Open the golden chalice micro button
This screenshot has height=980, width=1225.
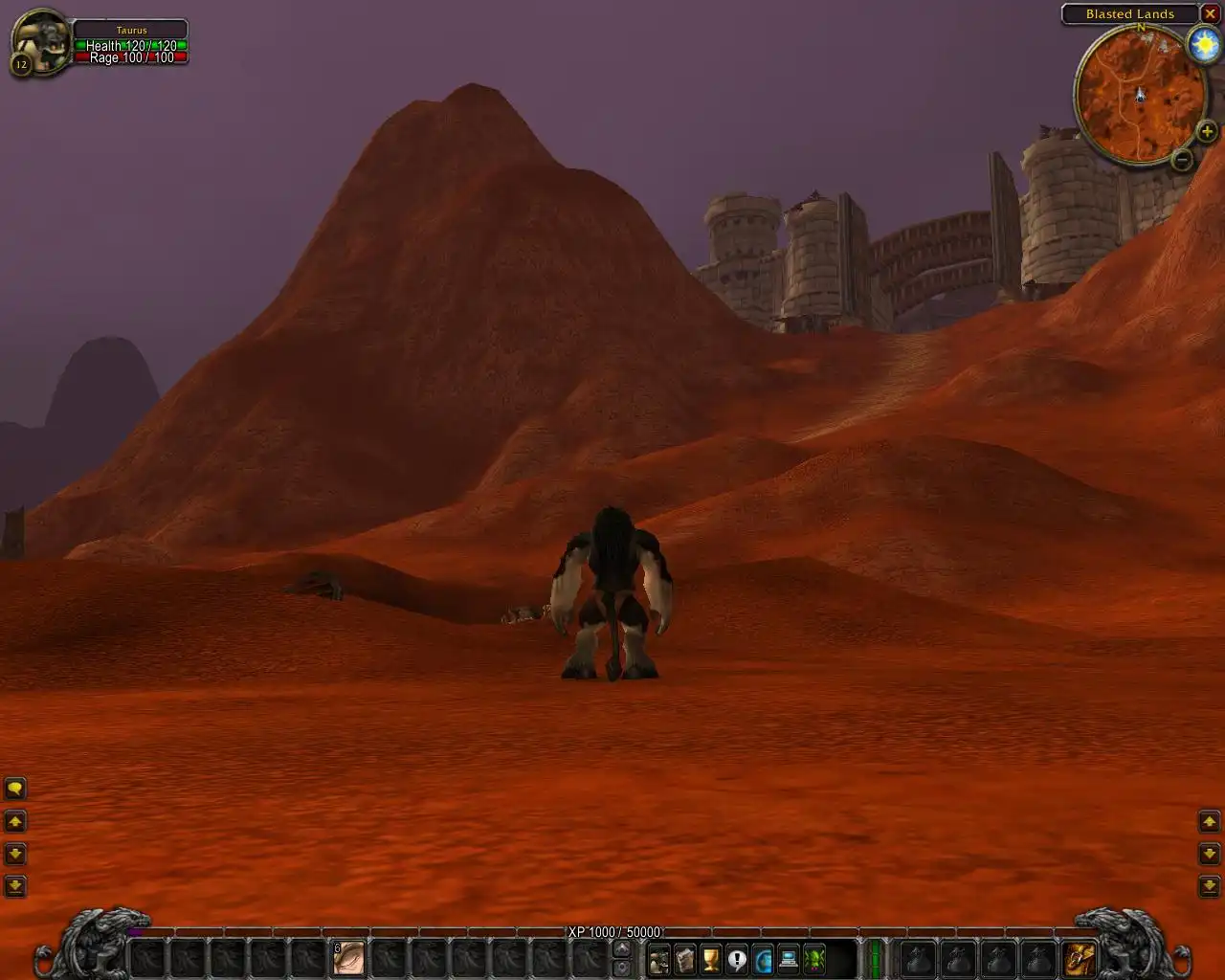click(x=711, y=958)
